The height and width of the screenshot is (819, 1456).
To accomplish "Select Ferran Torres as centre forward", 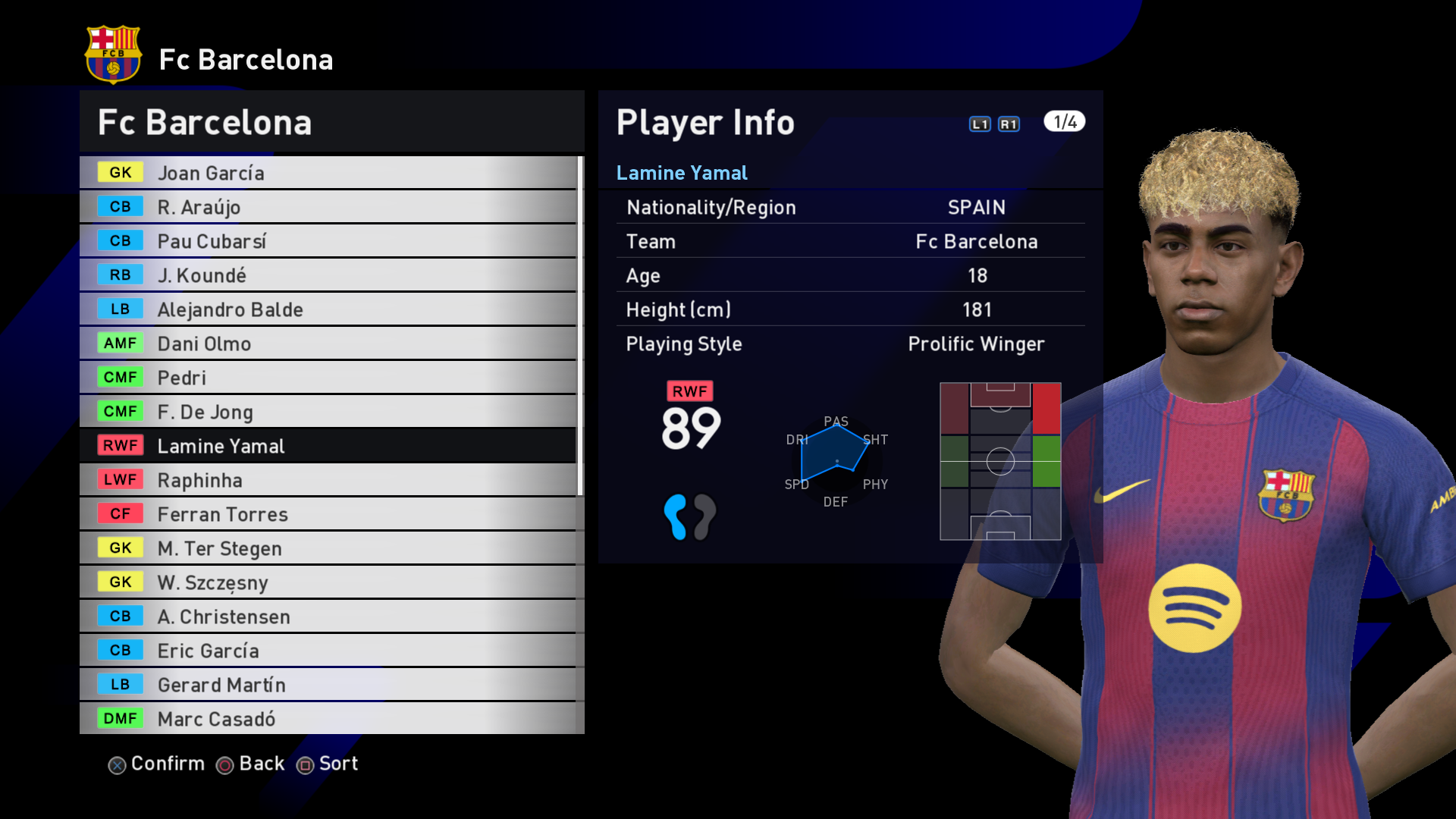I will pos(328,514).
